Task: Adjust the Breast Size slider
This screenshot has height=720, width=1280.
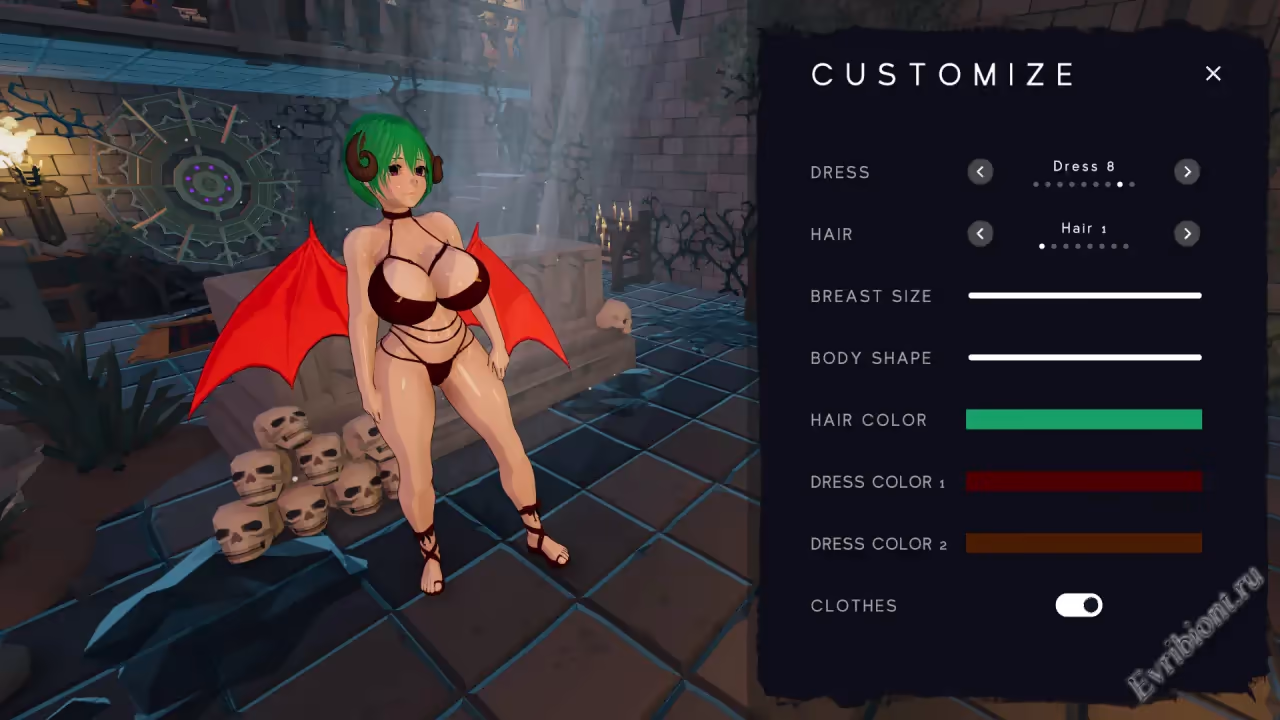Action: [x=1084, y=296]
